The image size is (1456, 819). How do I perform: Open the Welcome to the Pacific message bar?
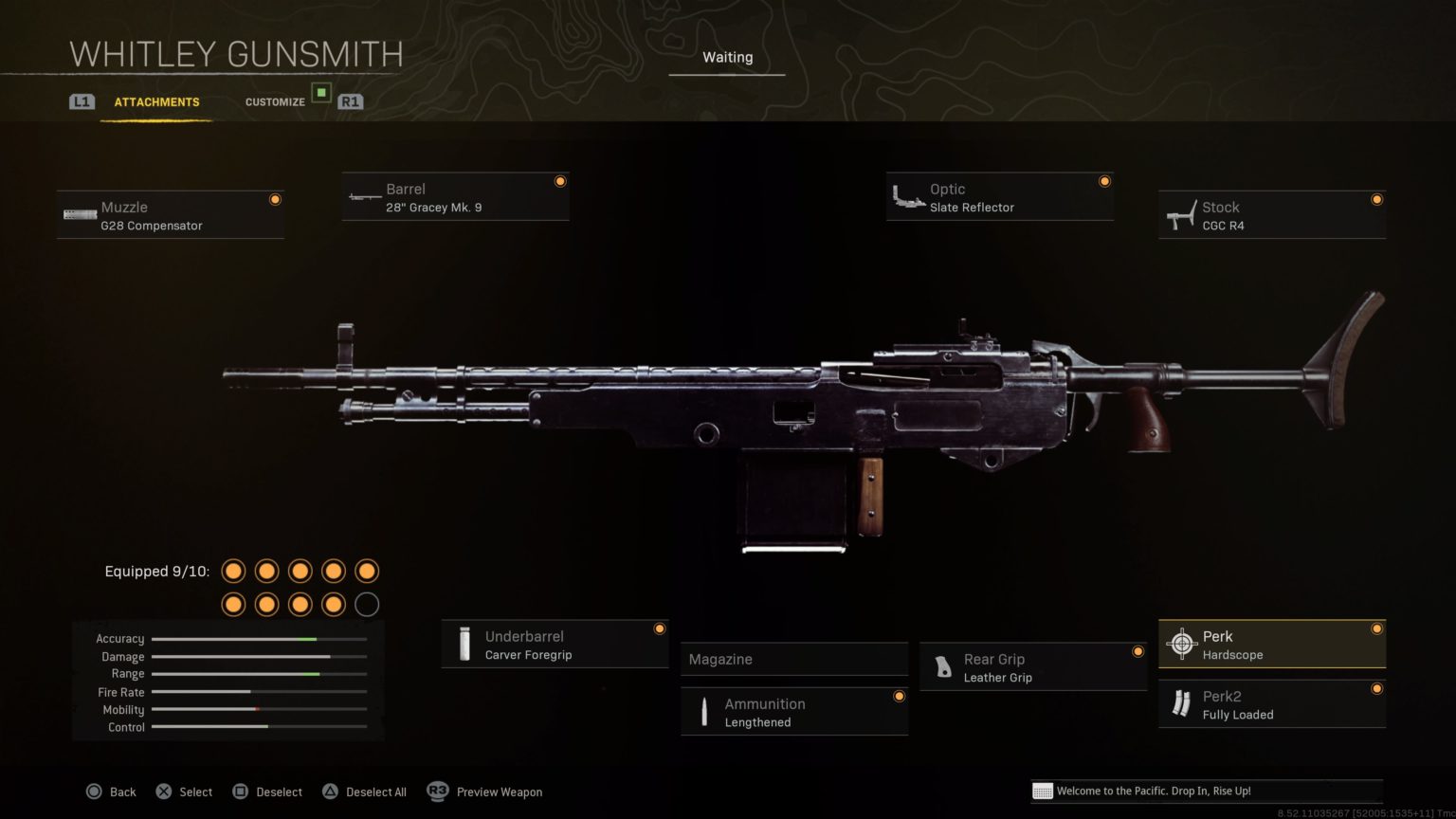pos(1206,792)
